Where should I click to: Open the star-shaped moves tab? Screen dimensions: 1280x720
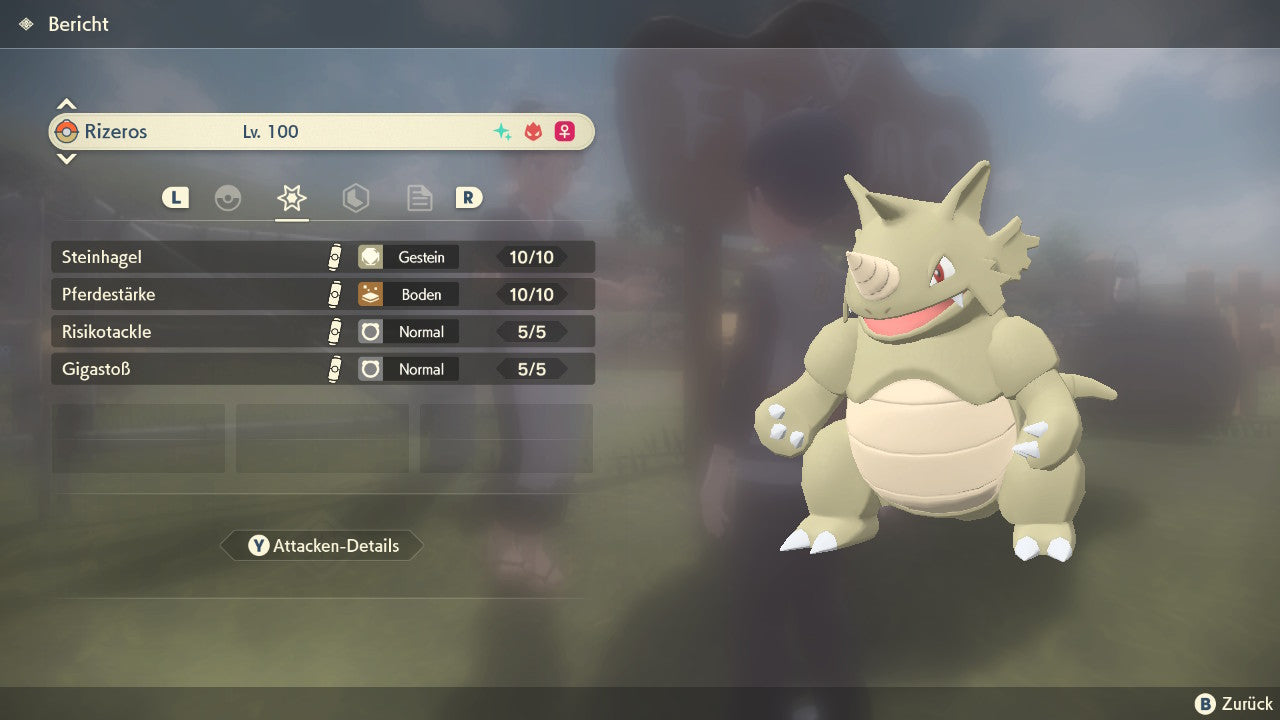pyautogui.click(x=292, y=198)
